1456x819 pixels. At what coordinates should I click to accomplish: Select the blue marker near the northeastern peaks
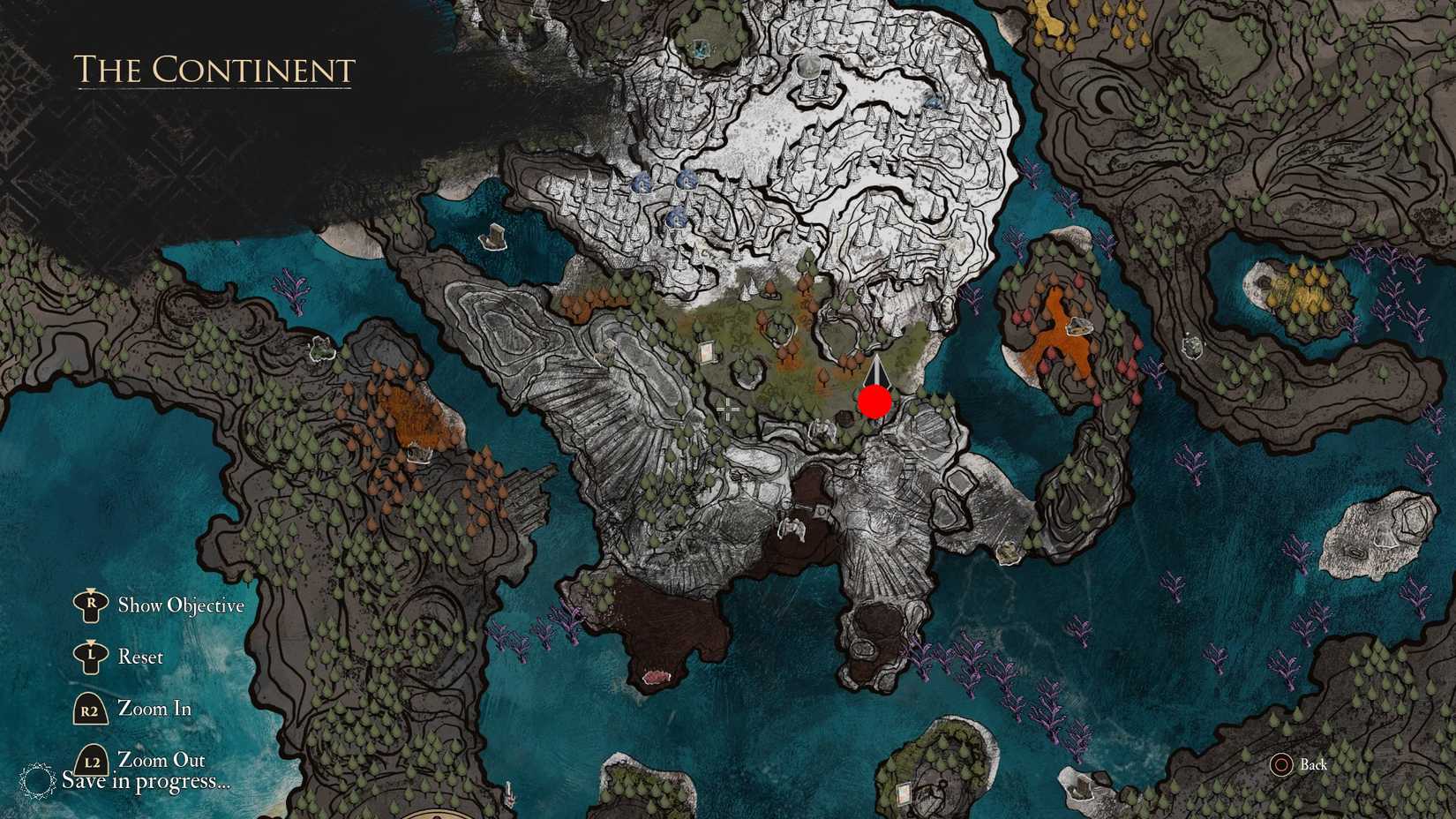point(933,102)
